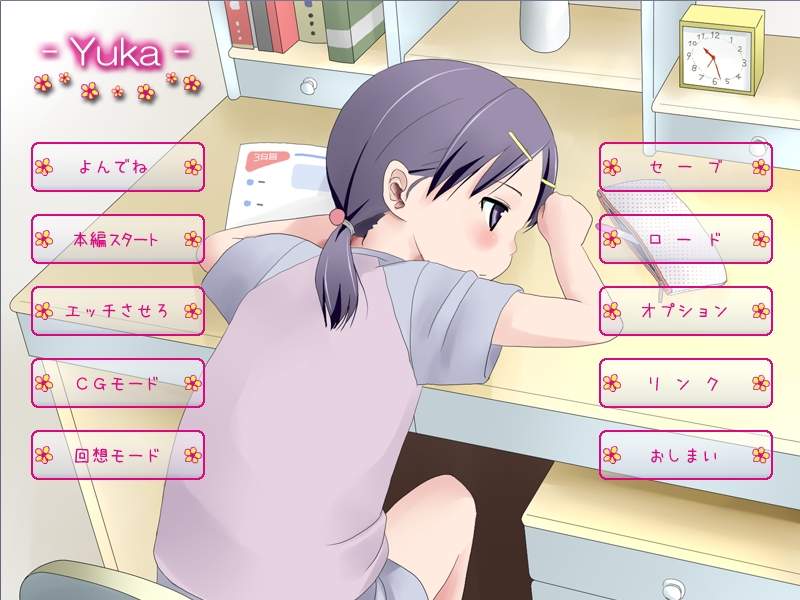Open the CGモード gallery
800x600 pixels.
[117, 383]
